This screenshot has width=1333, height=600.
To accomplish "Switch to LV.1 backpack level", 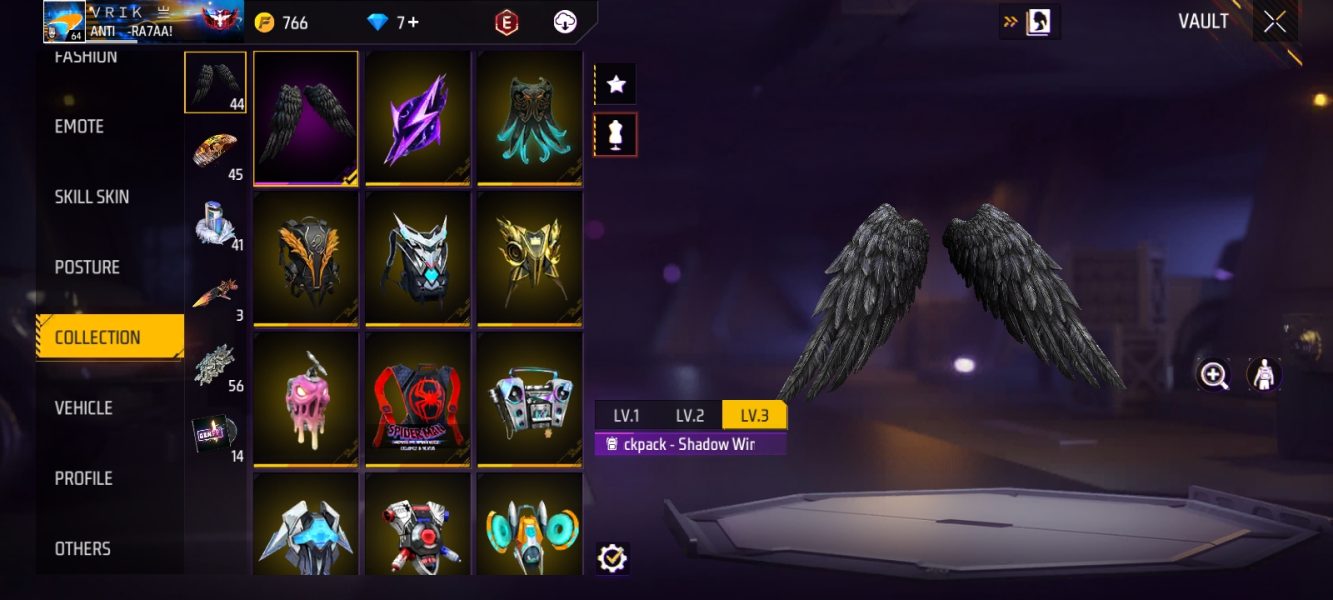I will 627,416.
